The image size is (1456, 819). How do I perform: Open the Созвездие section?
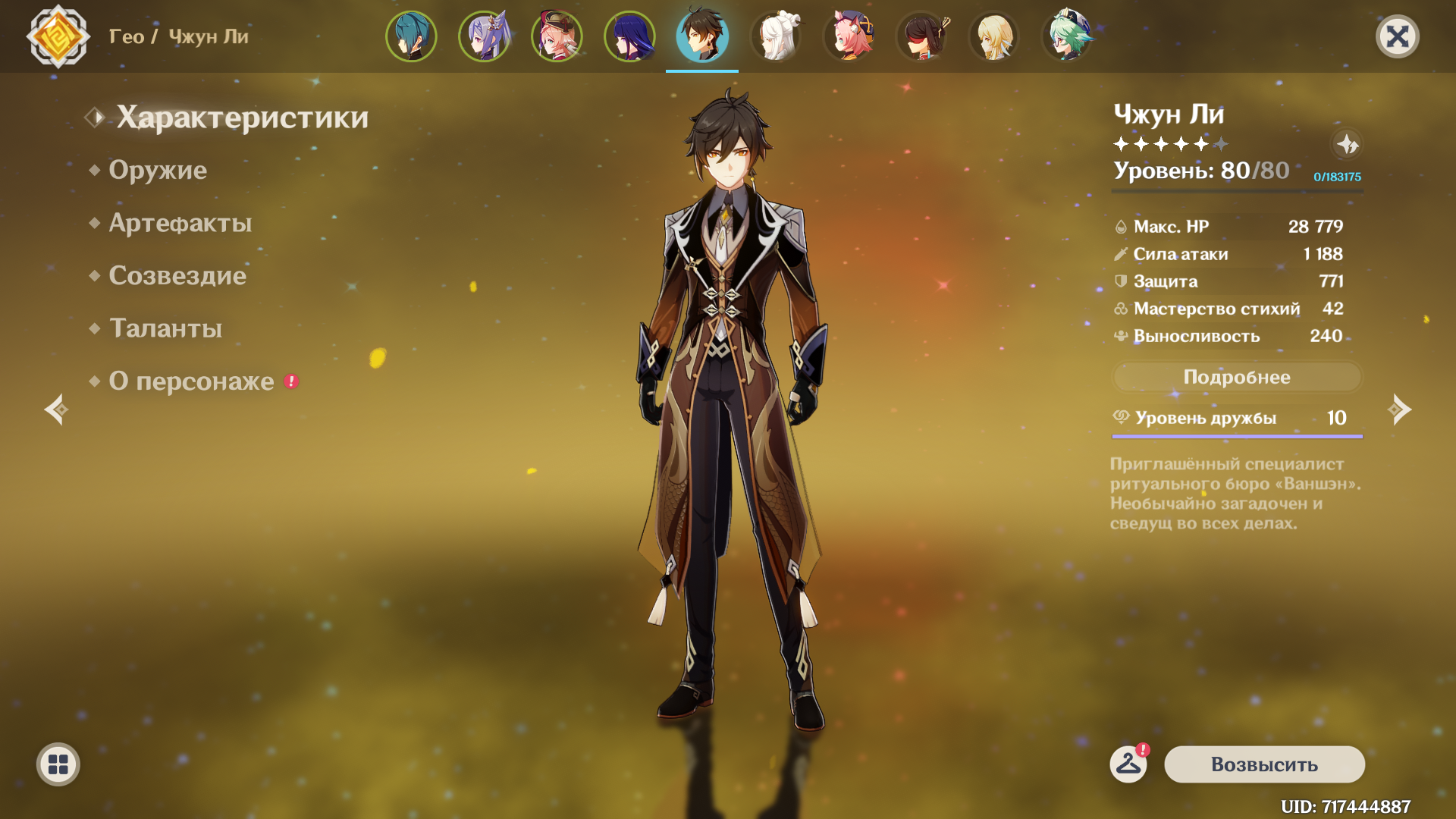pos(177,275)
